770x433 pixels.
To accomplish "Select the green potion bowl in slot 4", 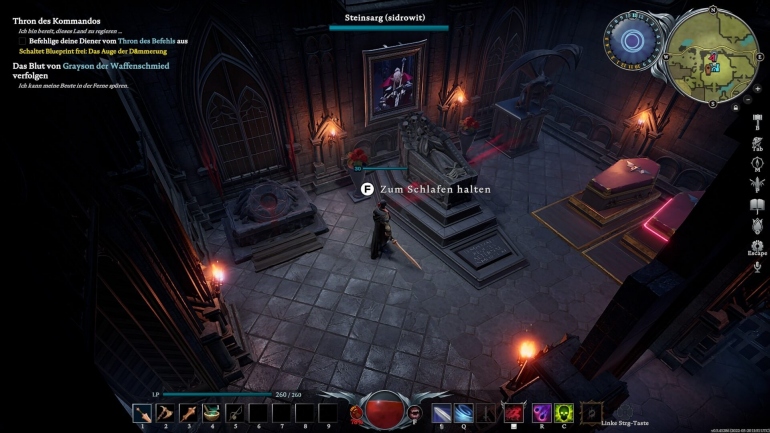I will click(212, 411).
